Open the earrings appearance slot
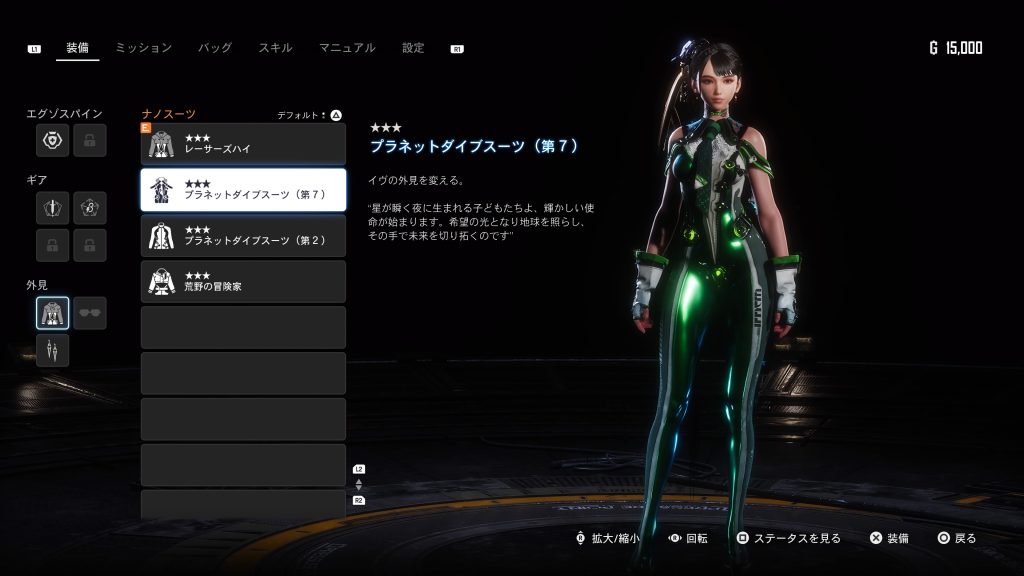This screenshot has height=576, width=1024. tap(53, 350)
